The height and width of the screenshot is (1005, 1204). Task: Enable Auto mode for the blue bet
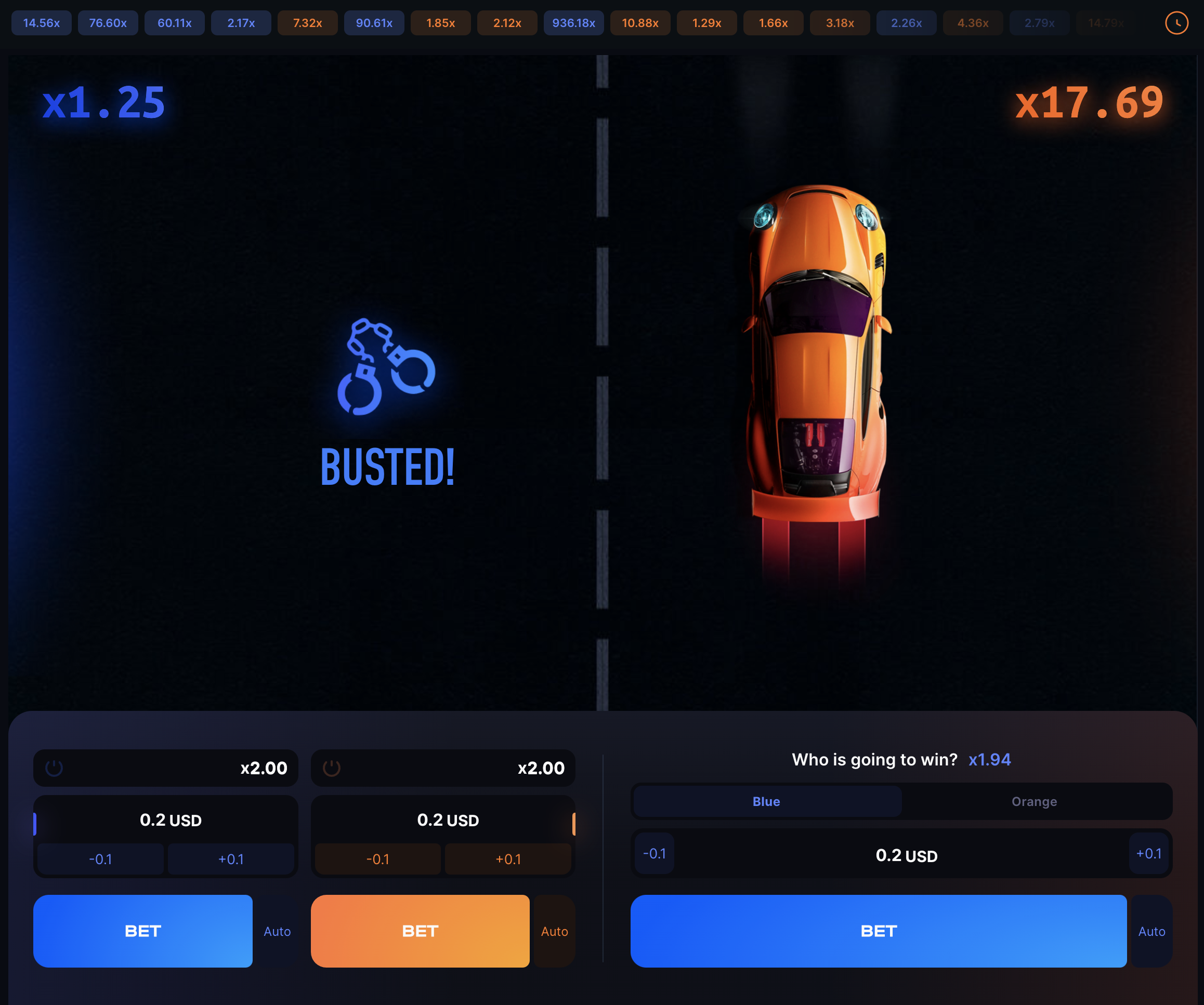pos(278,931)
